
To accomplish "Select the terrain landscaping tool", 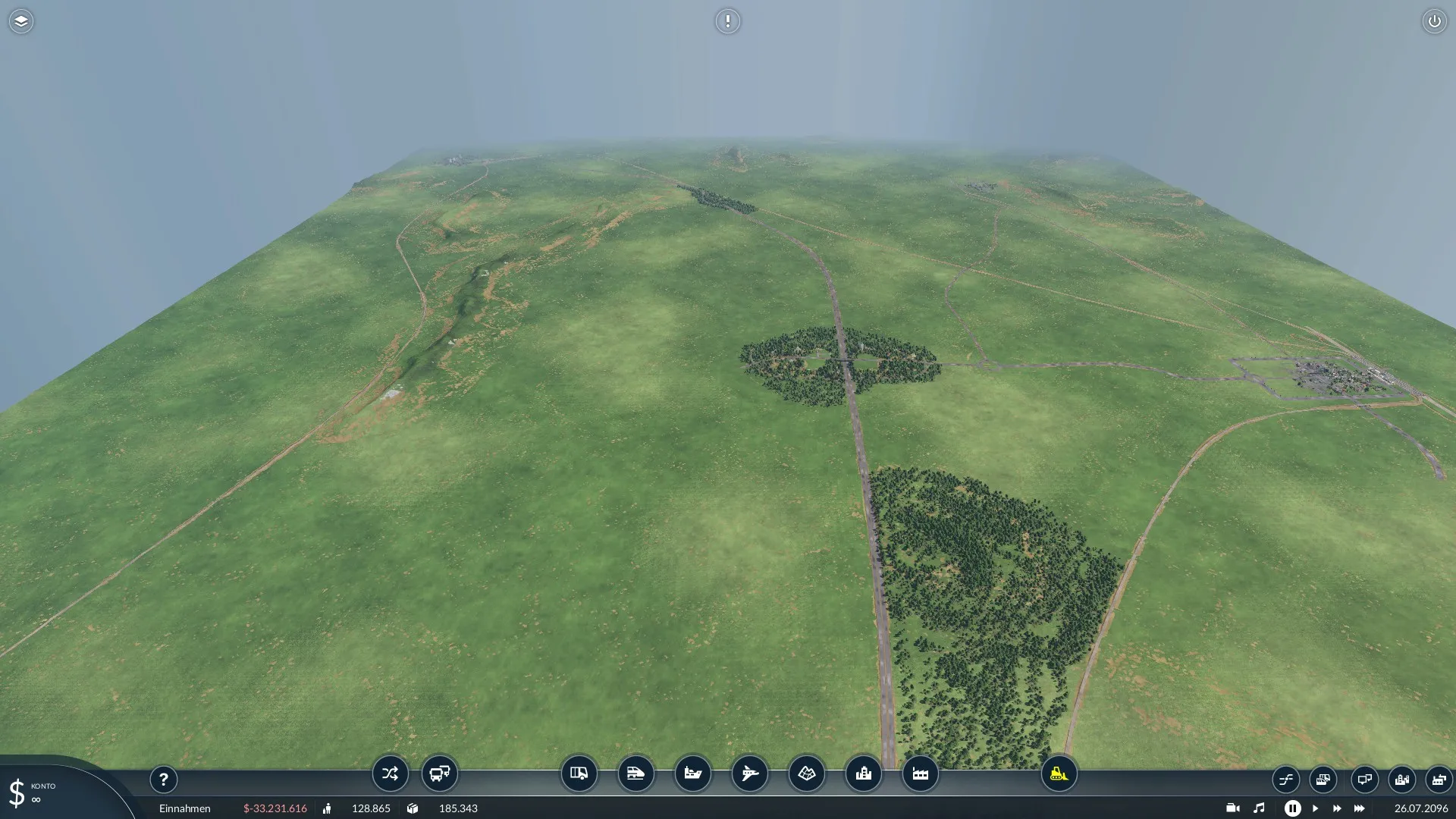I will pyautogui.click(x=806, y=773).
